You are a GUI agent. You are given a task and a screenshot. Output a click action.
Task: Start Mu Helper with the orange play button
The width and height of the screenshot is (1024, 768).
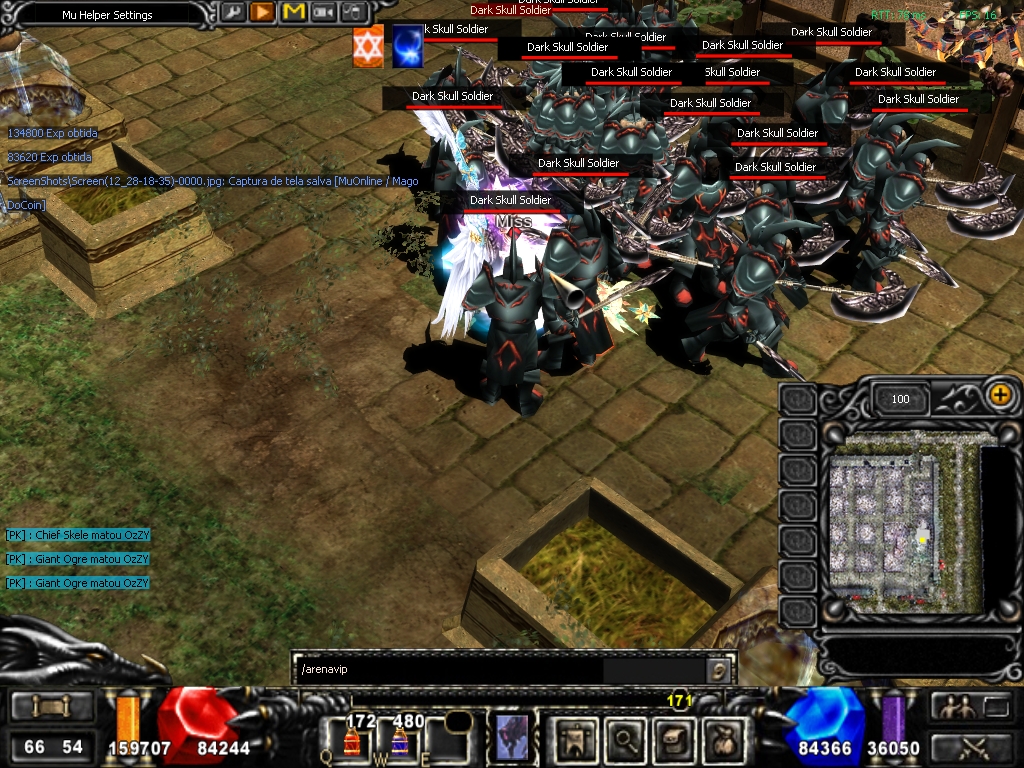click(262, 13)
